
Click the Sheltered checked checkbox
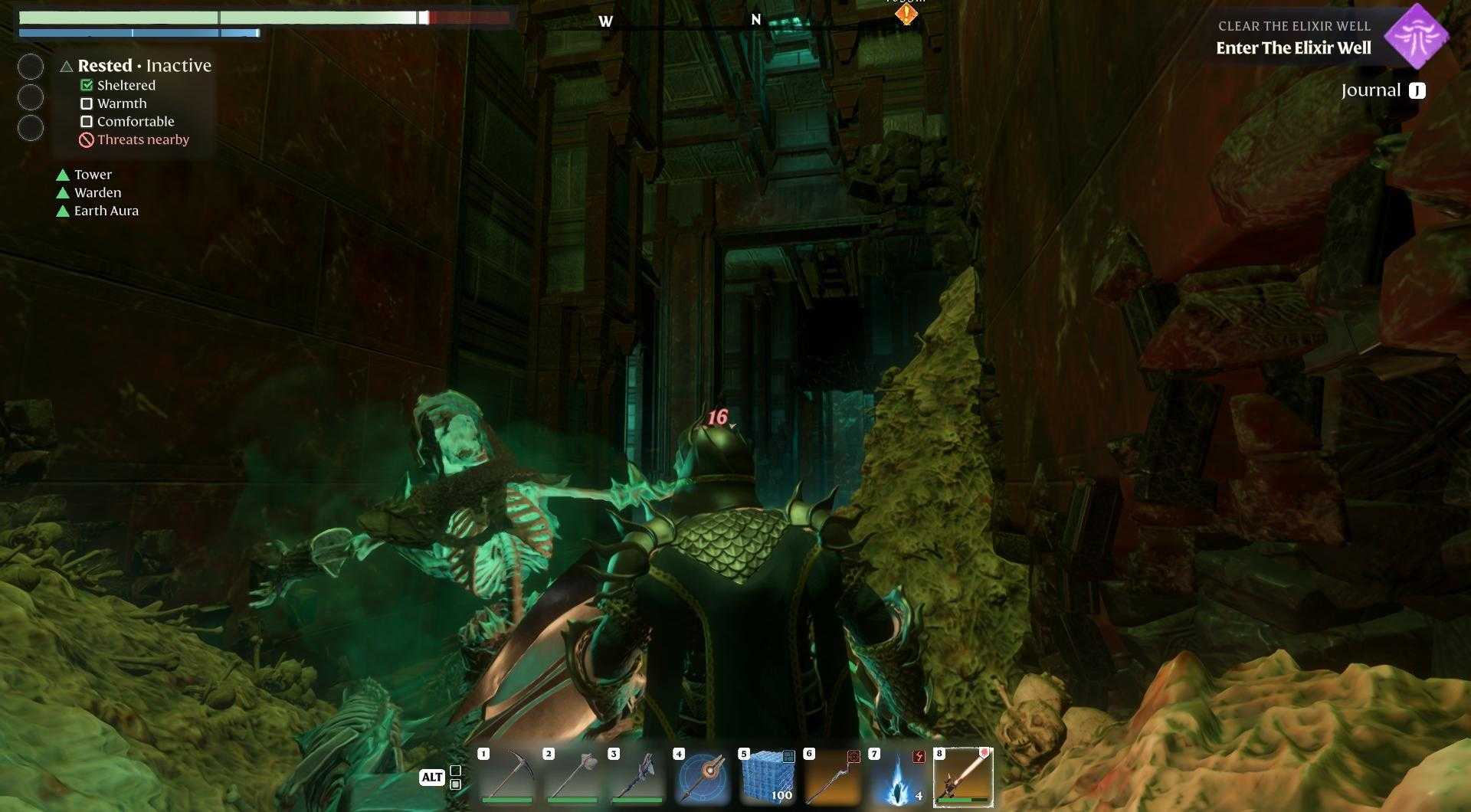point(86,85)
